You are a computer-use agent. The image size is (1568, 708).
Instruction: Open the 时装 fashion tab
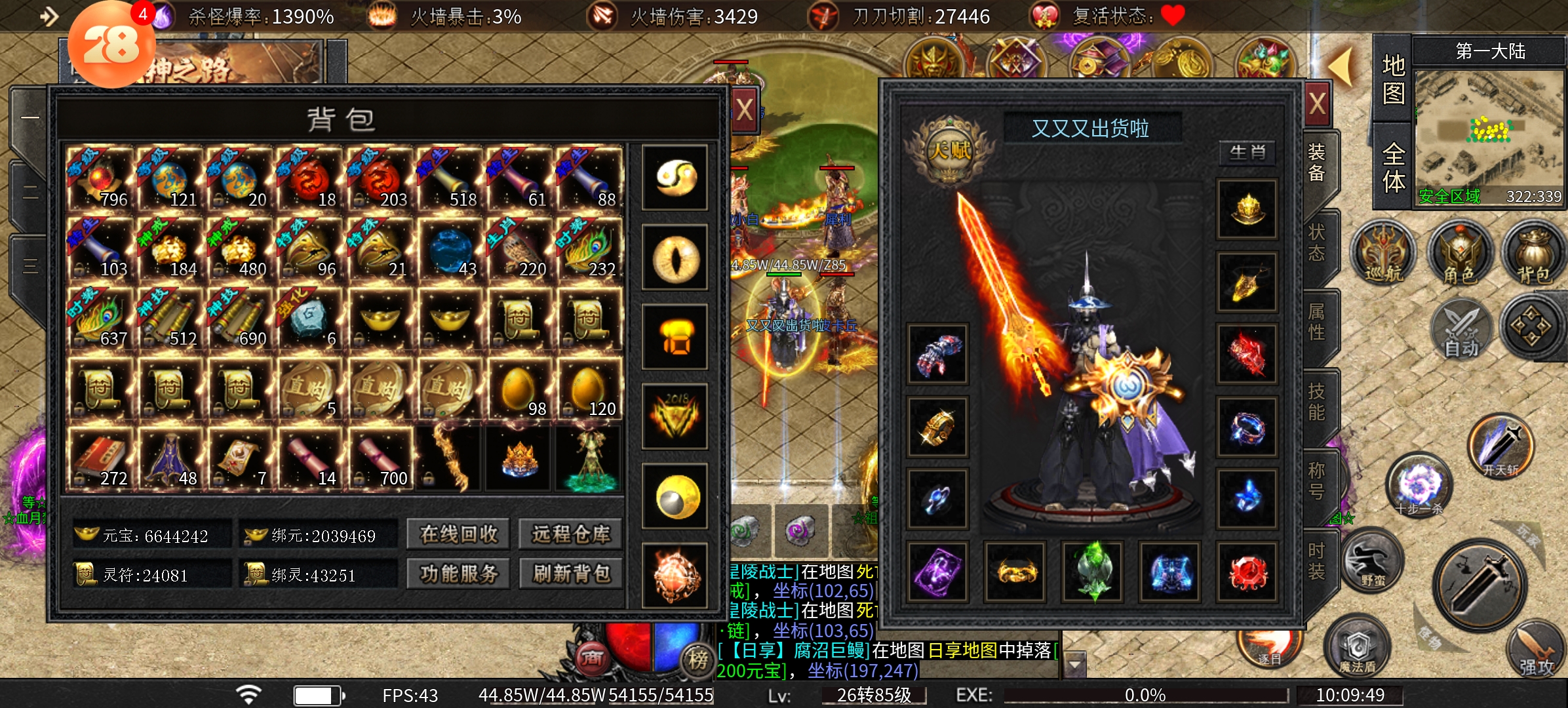[1317, 561]
